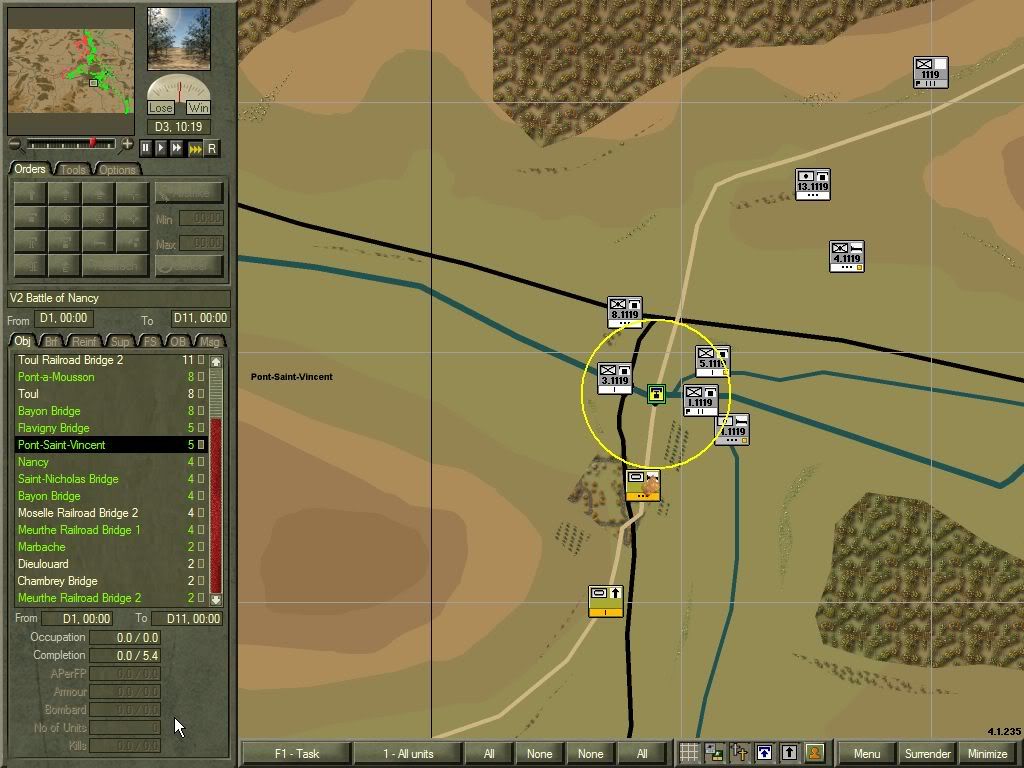
Task: Minimize the game window
Action: pos(988,754)
